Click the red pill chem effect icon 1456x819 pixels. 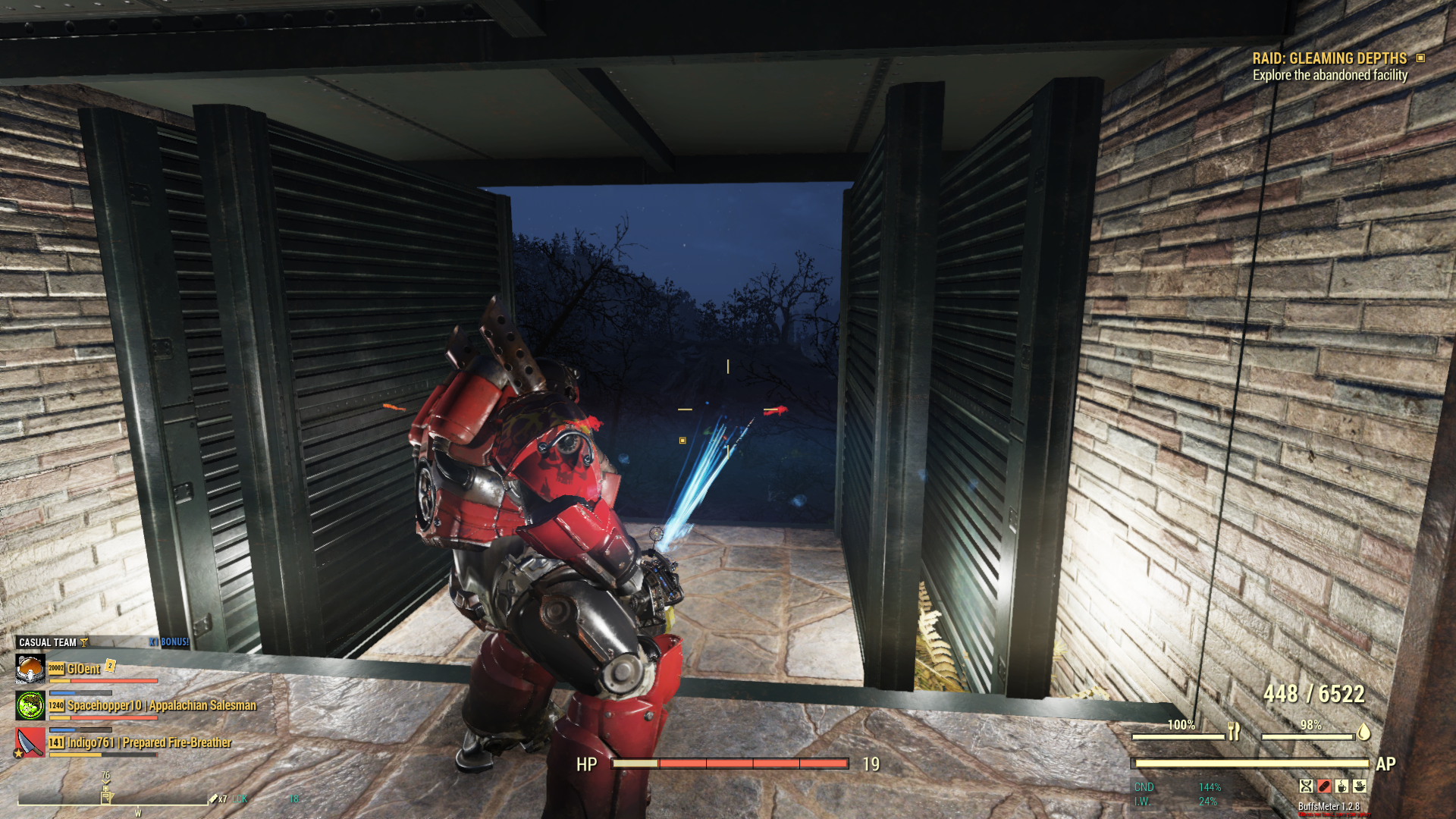click(x=1324, y=786)
